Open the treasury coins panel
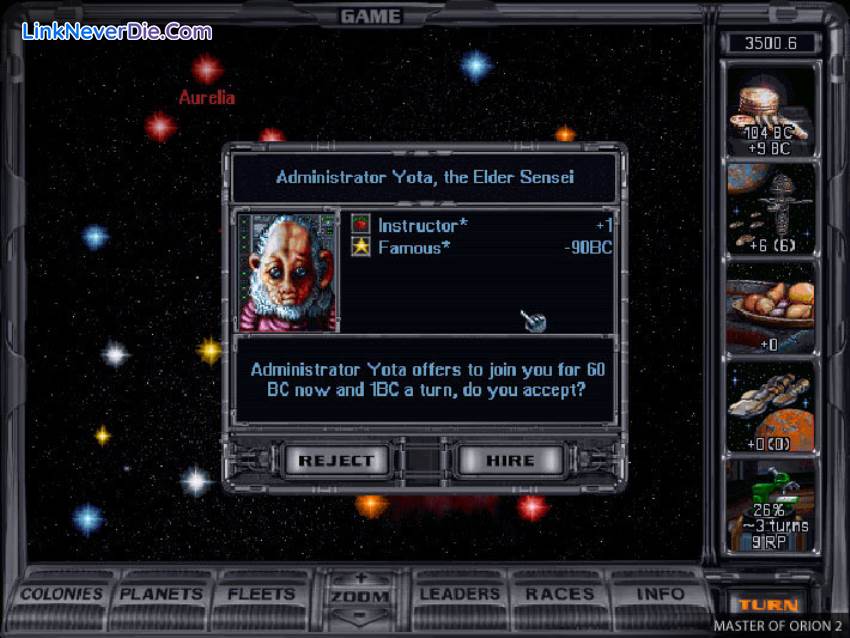This screenshot has width=850, height=638. pos(770,109)
